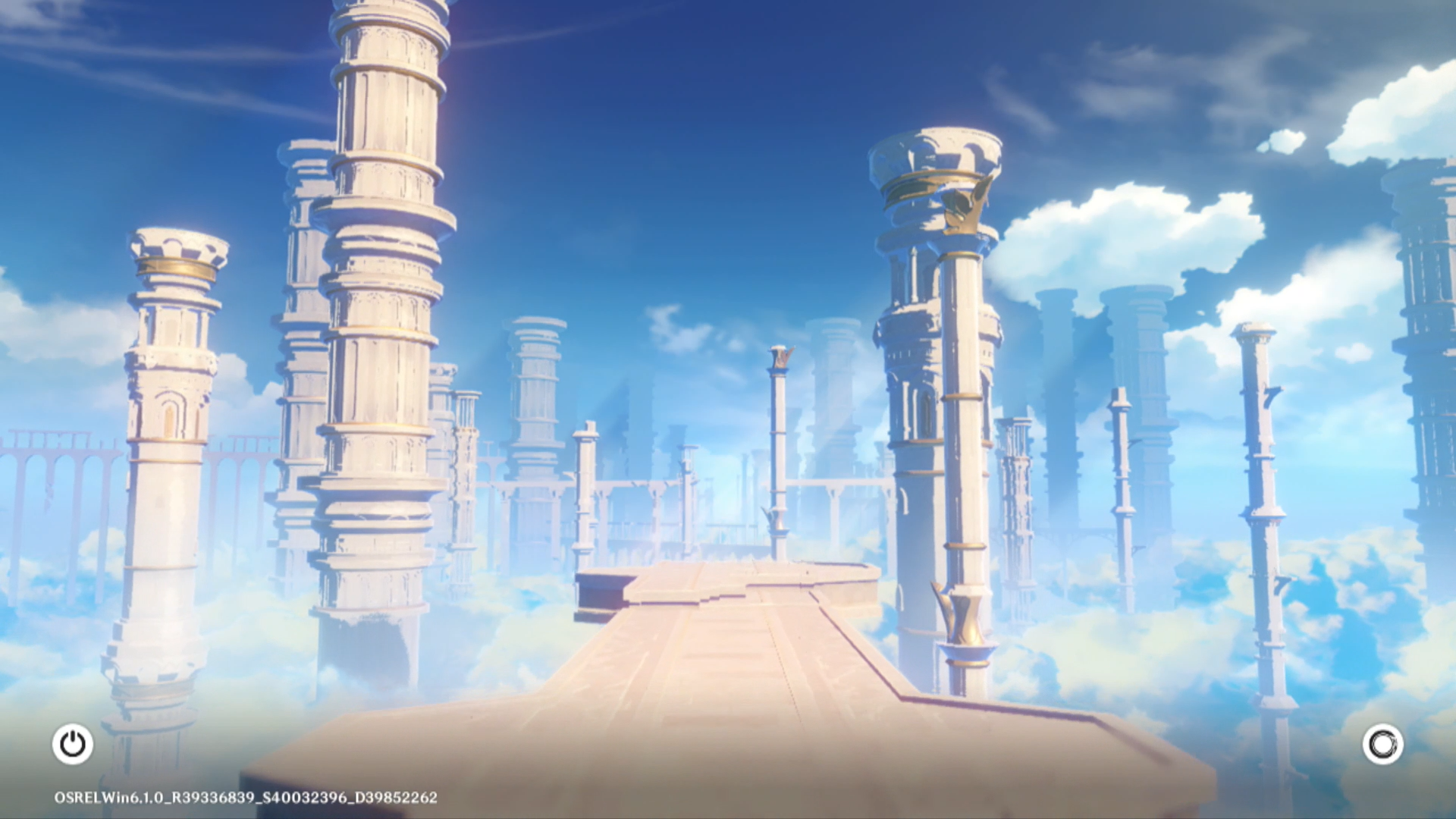Open the circular ring icon option
This screenshot has width=1456, height=819.
1382,744
